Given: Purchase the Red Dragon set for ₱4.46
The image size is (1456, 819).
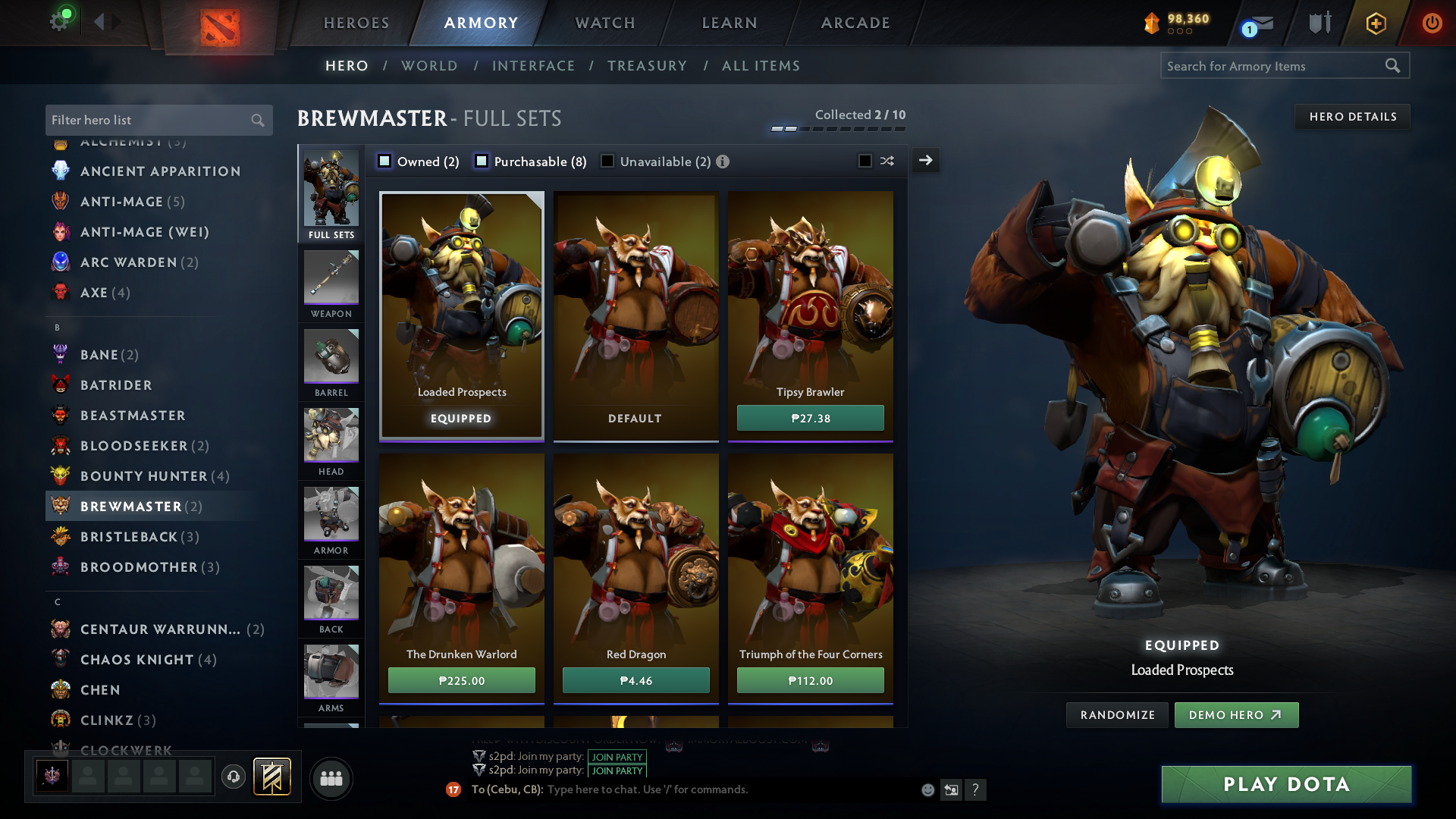Looking at the screenshot, I should [635, 680].
